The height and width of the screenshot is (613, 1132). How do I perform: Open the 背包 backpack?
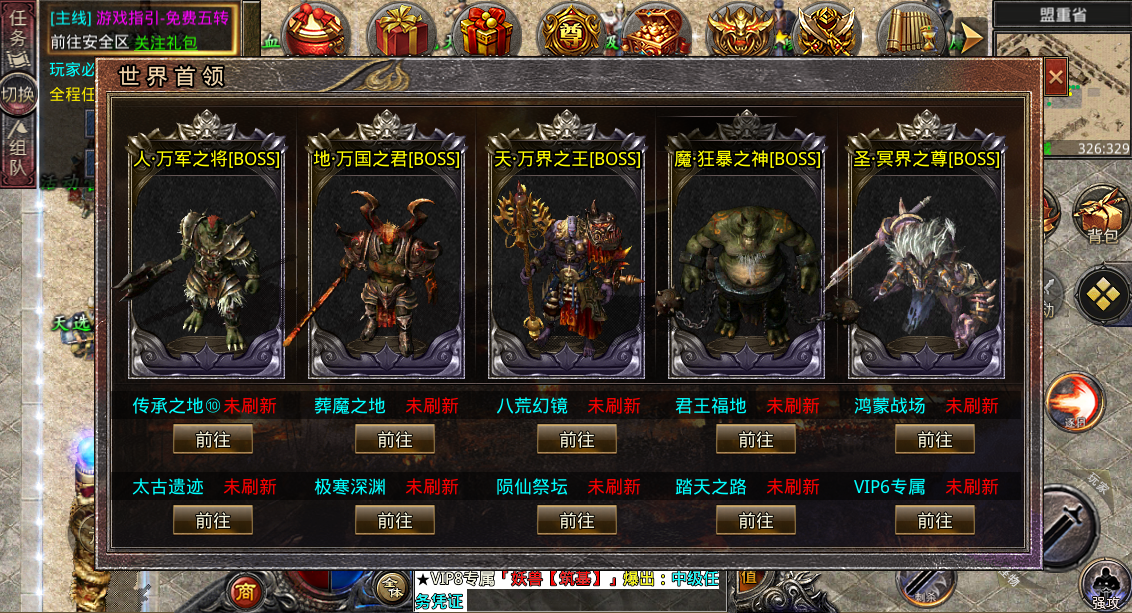pyautogui.click(x=1102, y=214)
